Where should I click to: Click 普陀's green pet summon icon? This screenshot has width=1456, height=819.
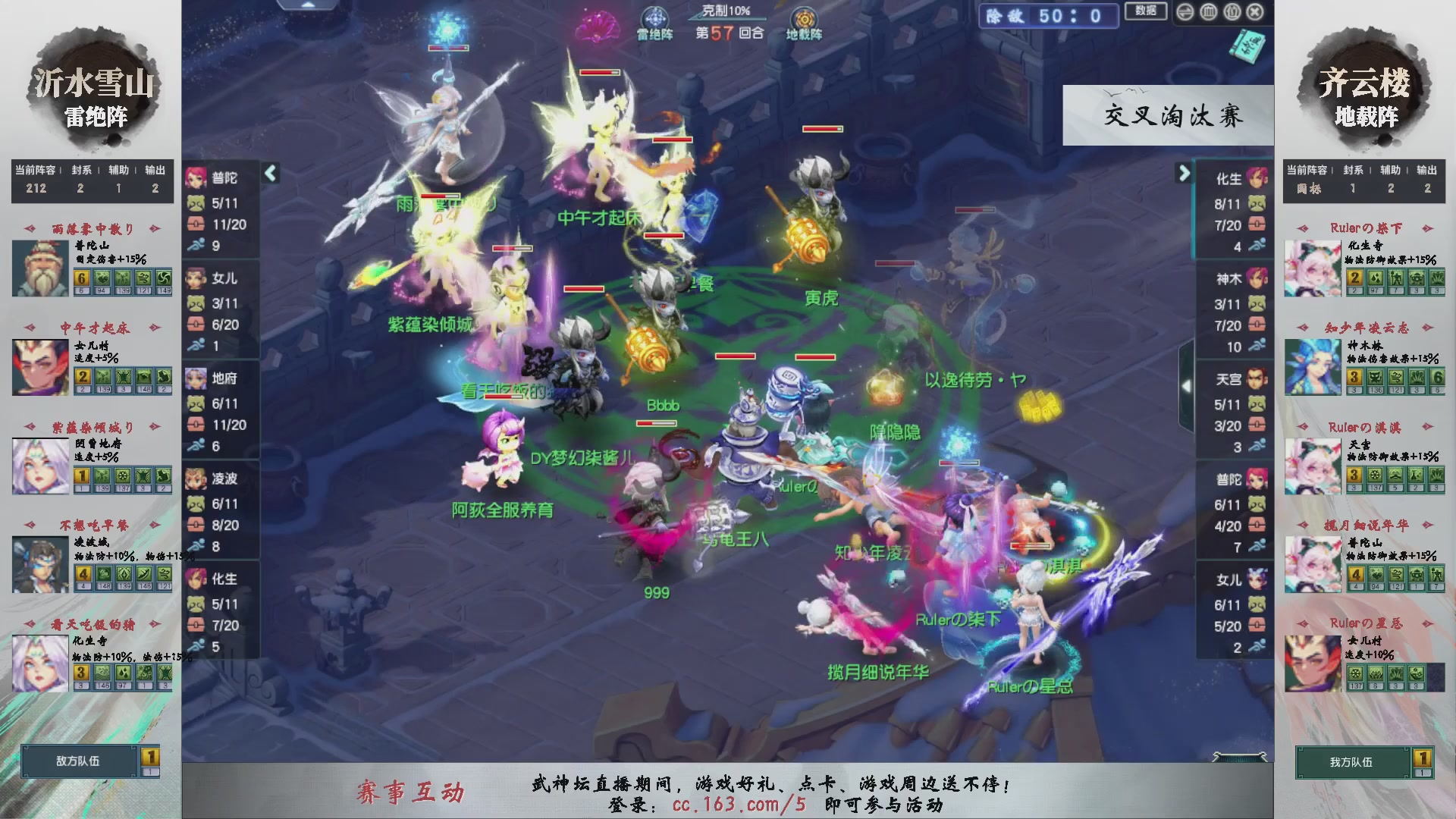click(196, 202)
